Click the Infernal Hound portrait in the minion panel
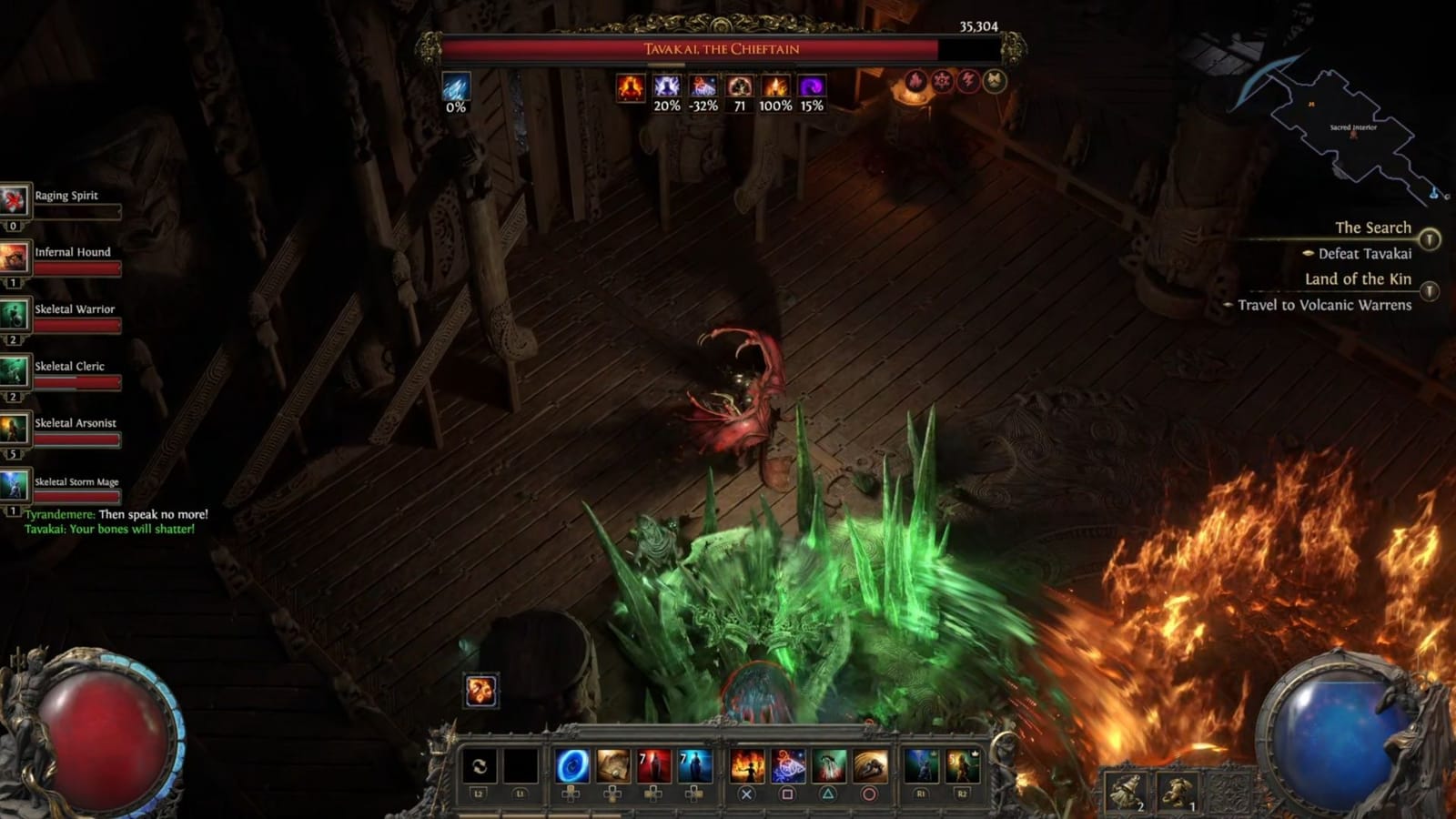This screenshot has height=819, width=1456. pyautogui.click(x=15, y=257)
